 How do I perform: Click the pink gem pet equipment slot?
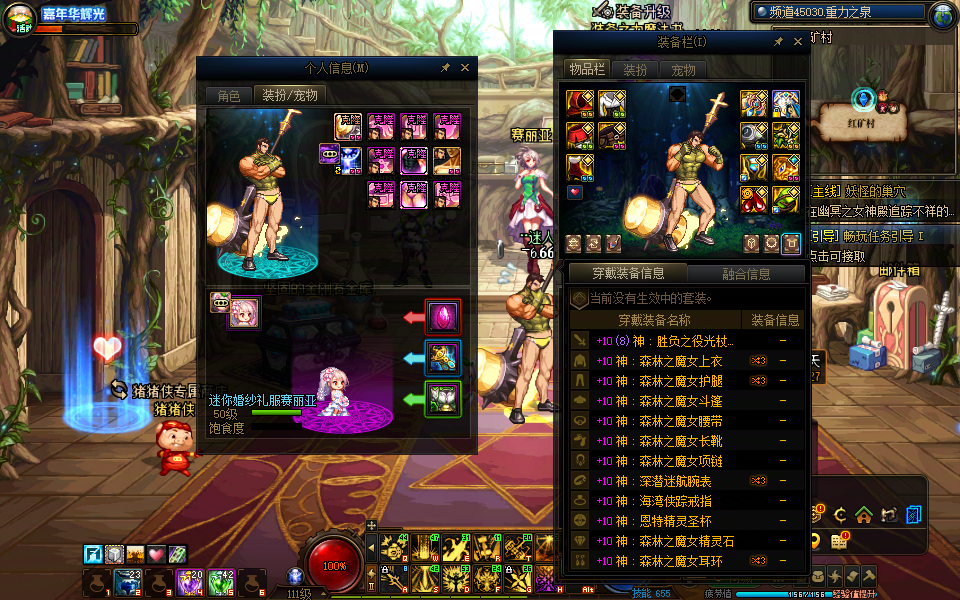tap(443, 317)
